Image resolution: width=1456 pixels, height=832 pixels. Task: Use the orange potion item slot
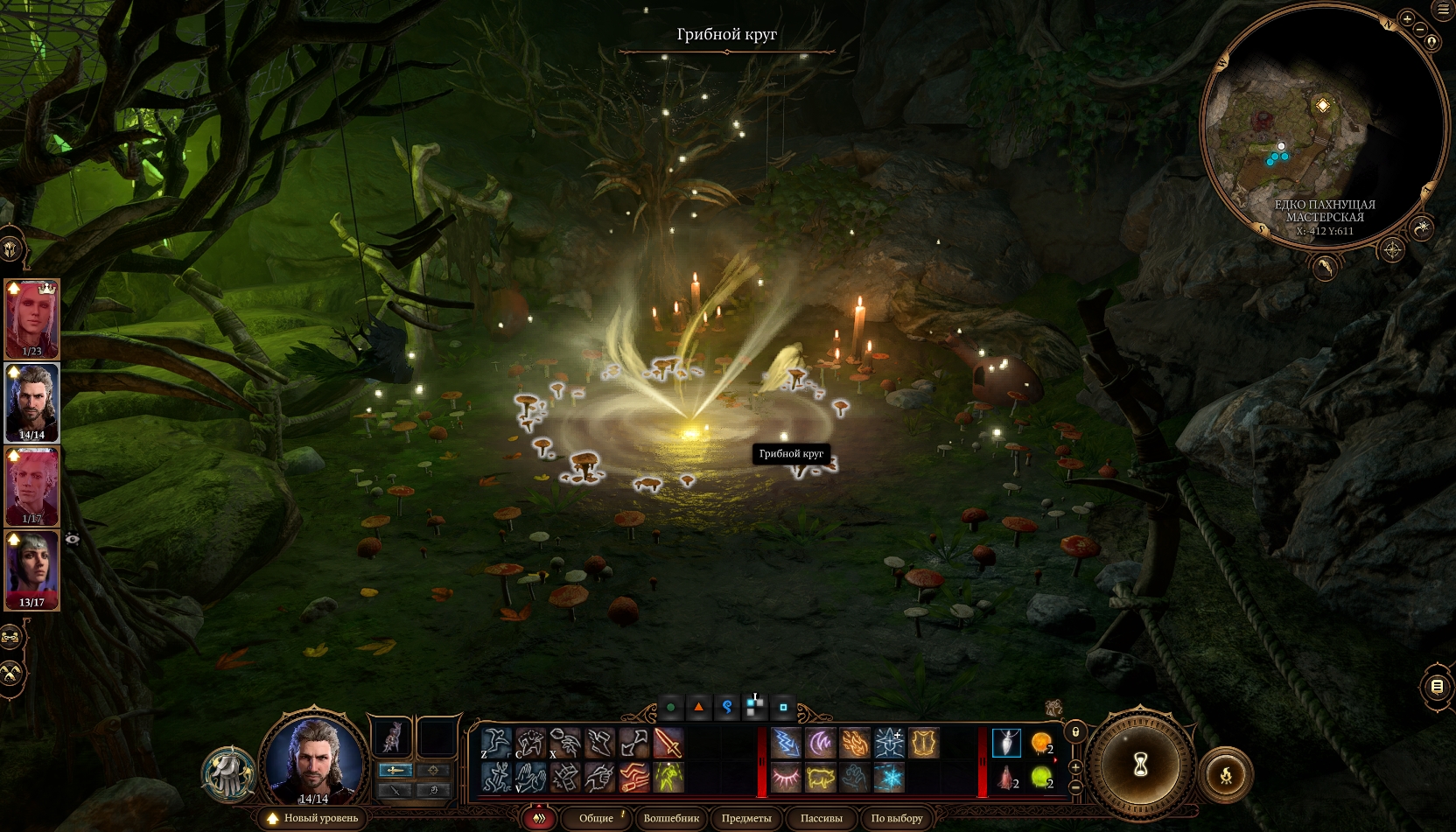point(1040,744)
